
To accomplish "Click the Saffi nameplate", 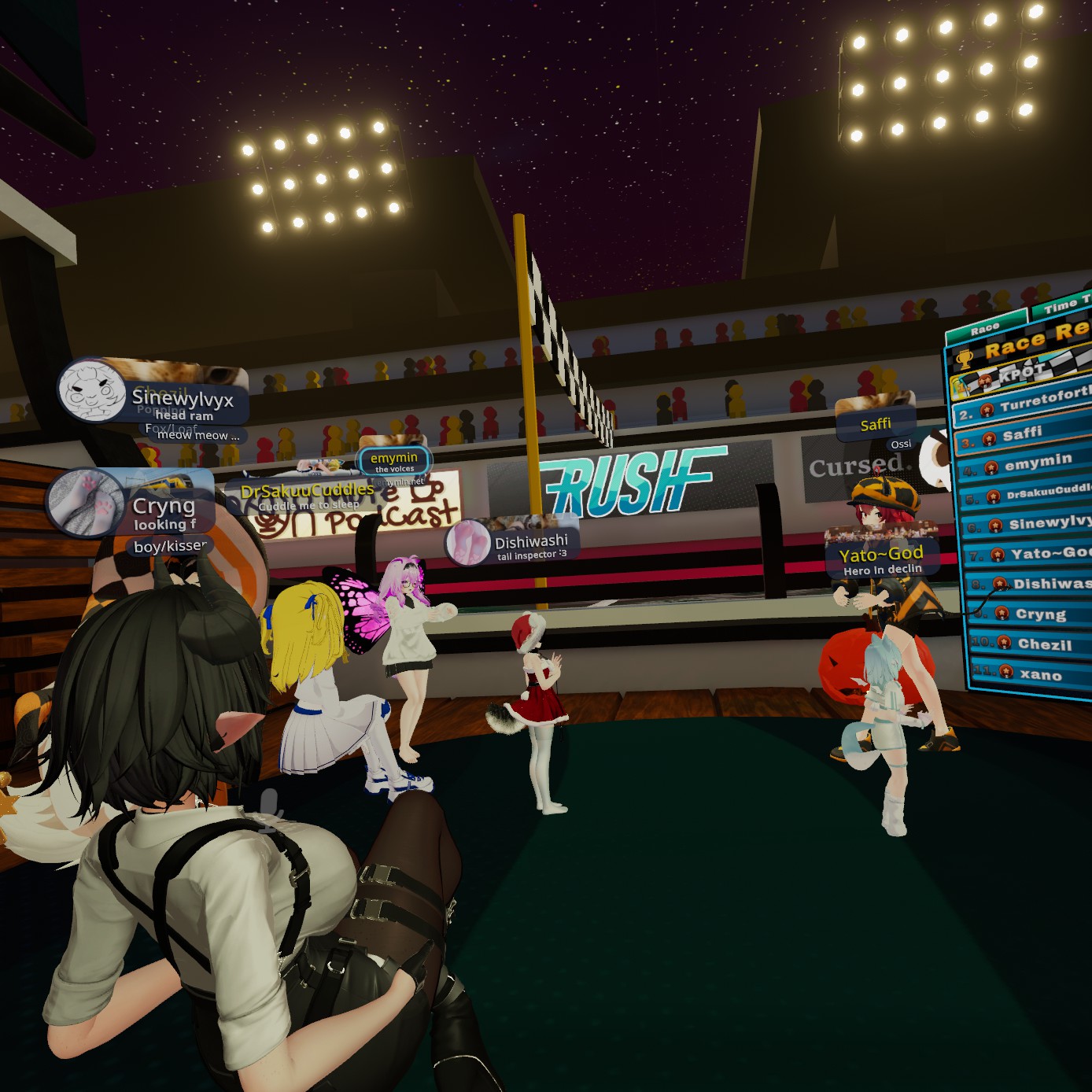I will (876, 425).
